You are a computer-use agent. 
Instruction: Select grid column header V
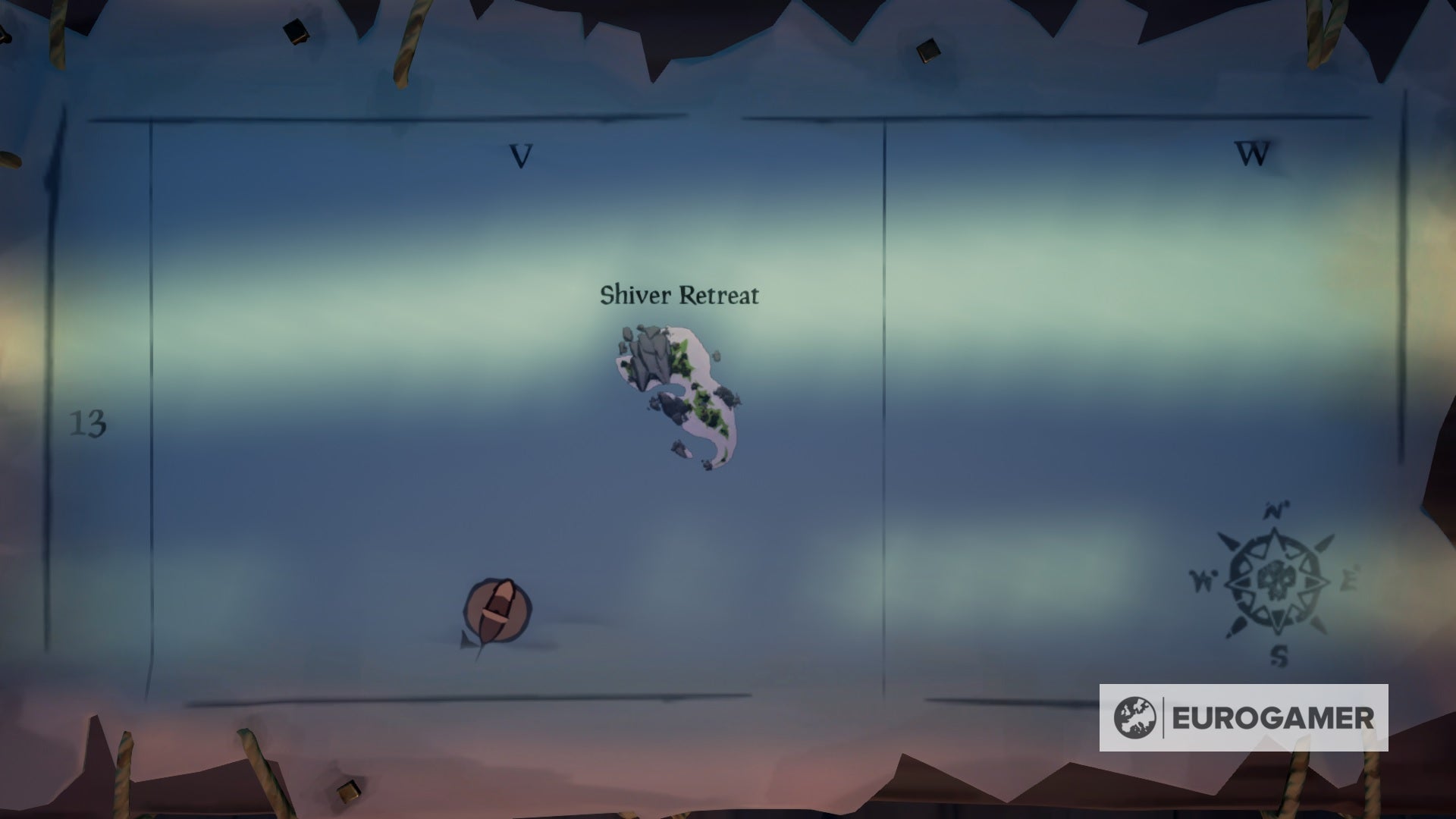coord(520,155)
